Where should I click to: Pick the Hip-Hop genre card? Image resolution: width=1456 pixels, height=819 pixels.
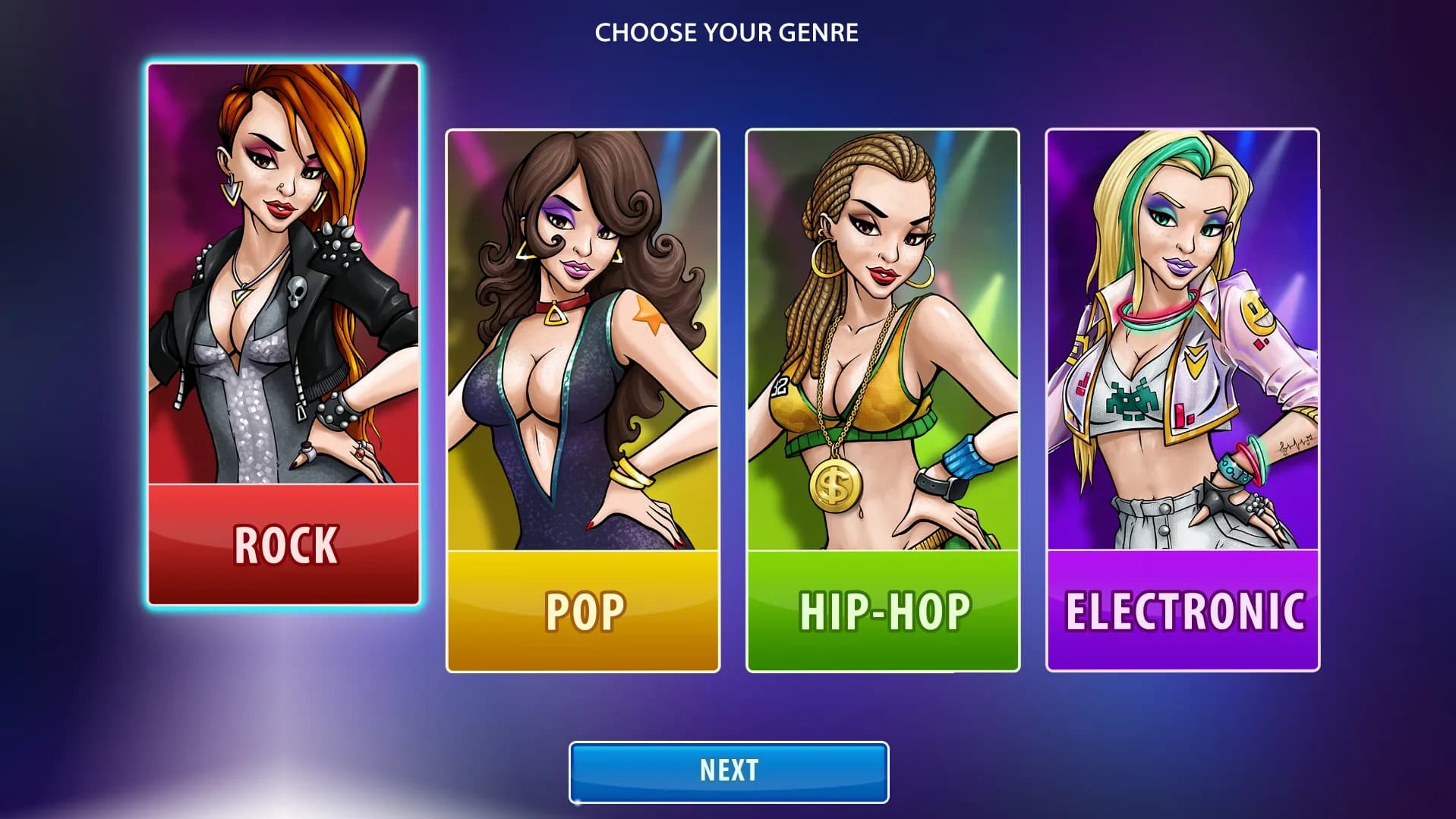click(x=882, y=400)
